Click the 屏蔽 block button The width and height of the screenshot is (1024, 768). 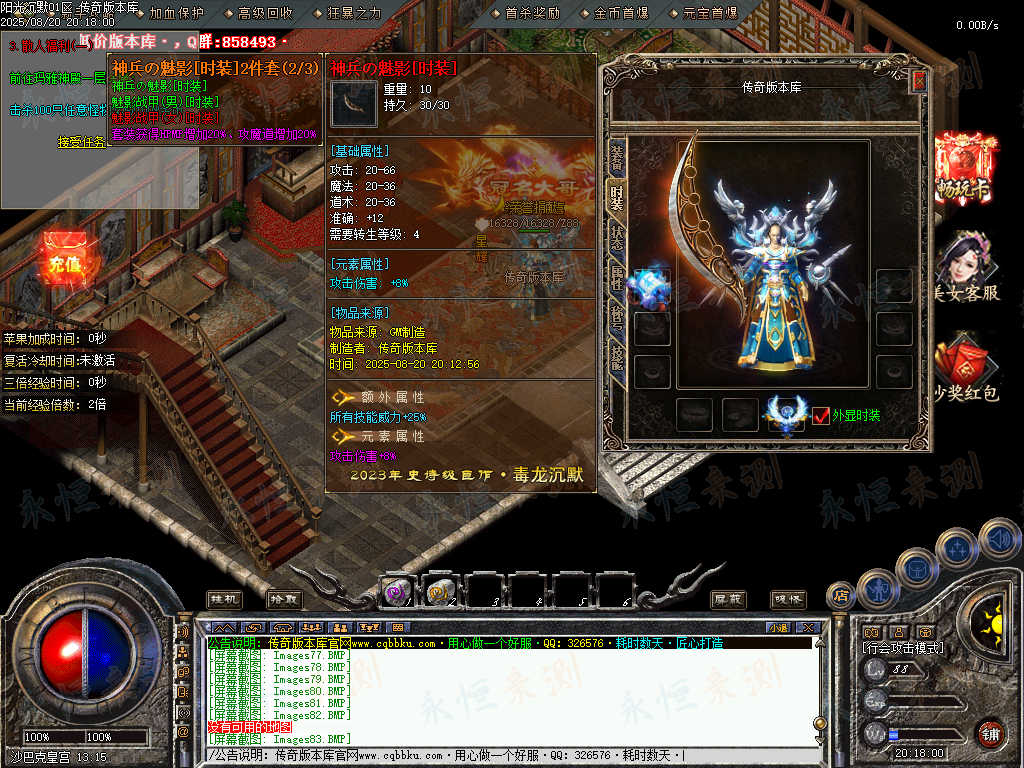coord(728,598)
